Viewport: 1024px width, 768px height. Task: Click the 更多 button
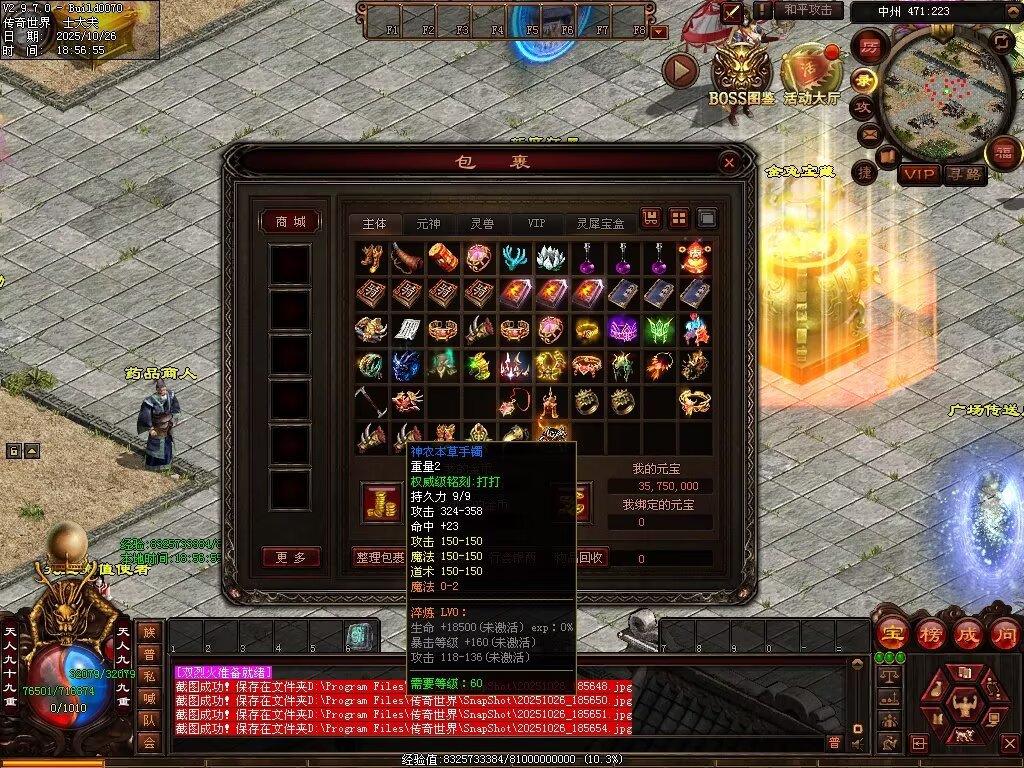tap(290, 557)
